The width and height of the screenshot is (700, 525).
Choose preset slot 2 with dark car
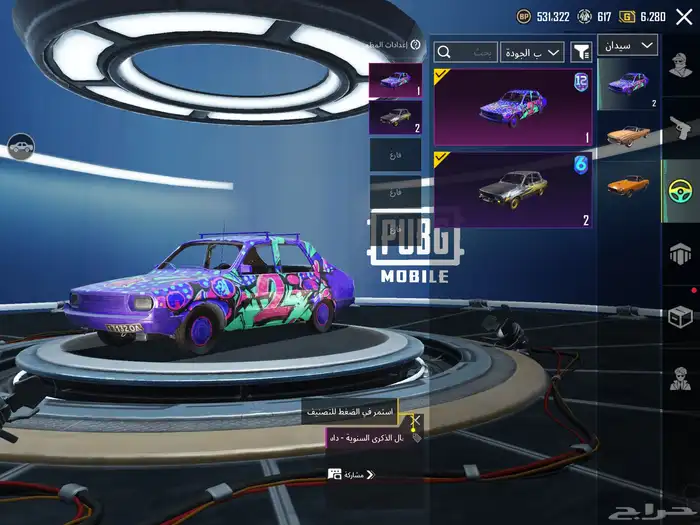click(395, 118)
